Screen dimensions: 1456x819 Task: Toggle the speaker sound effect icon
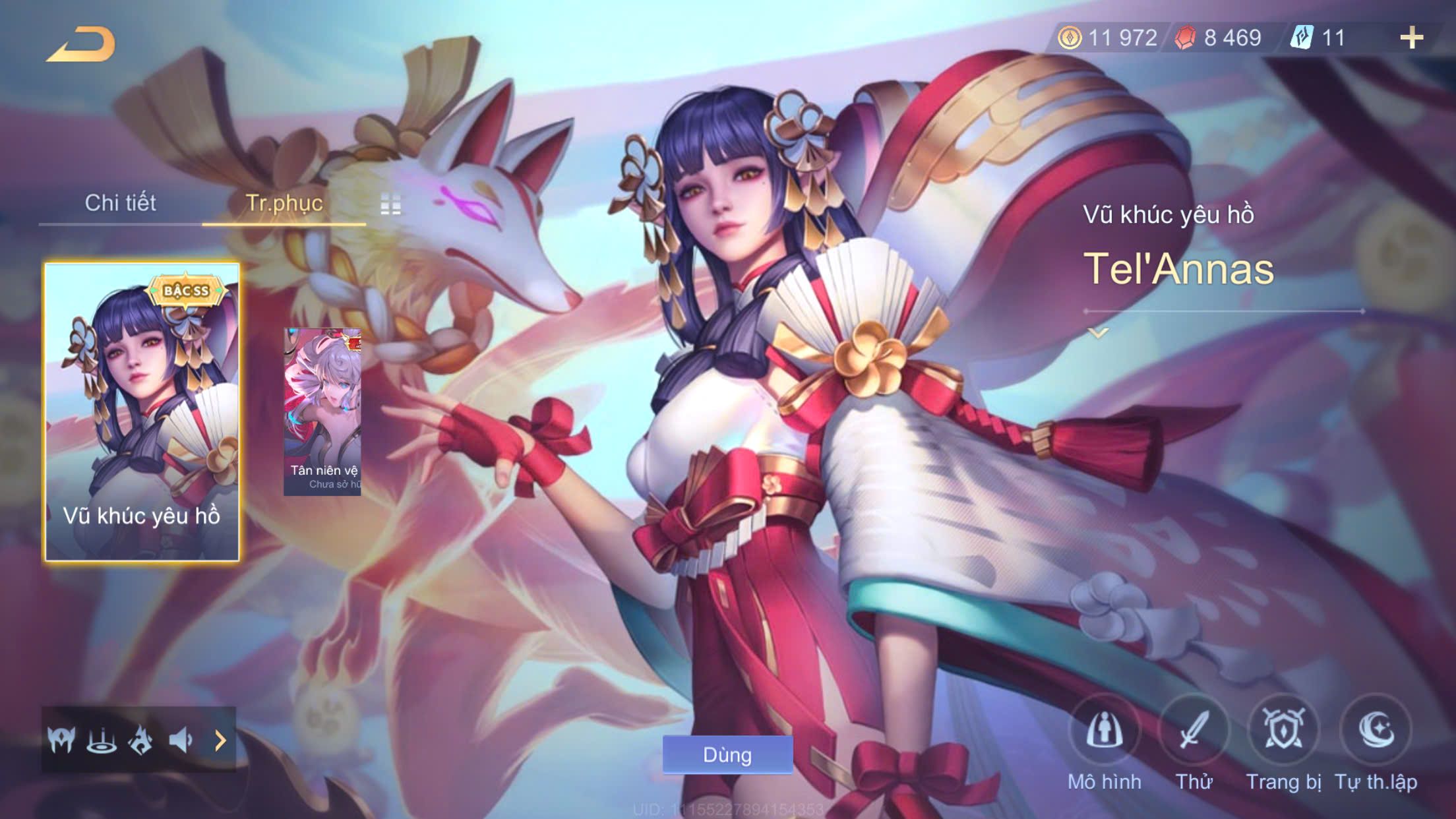(x=180, y=741)
